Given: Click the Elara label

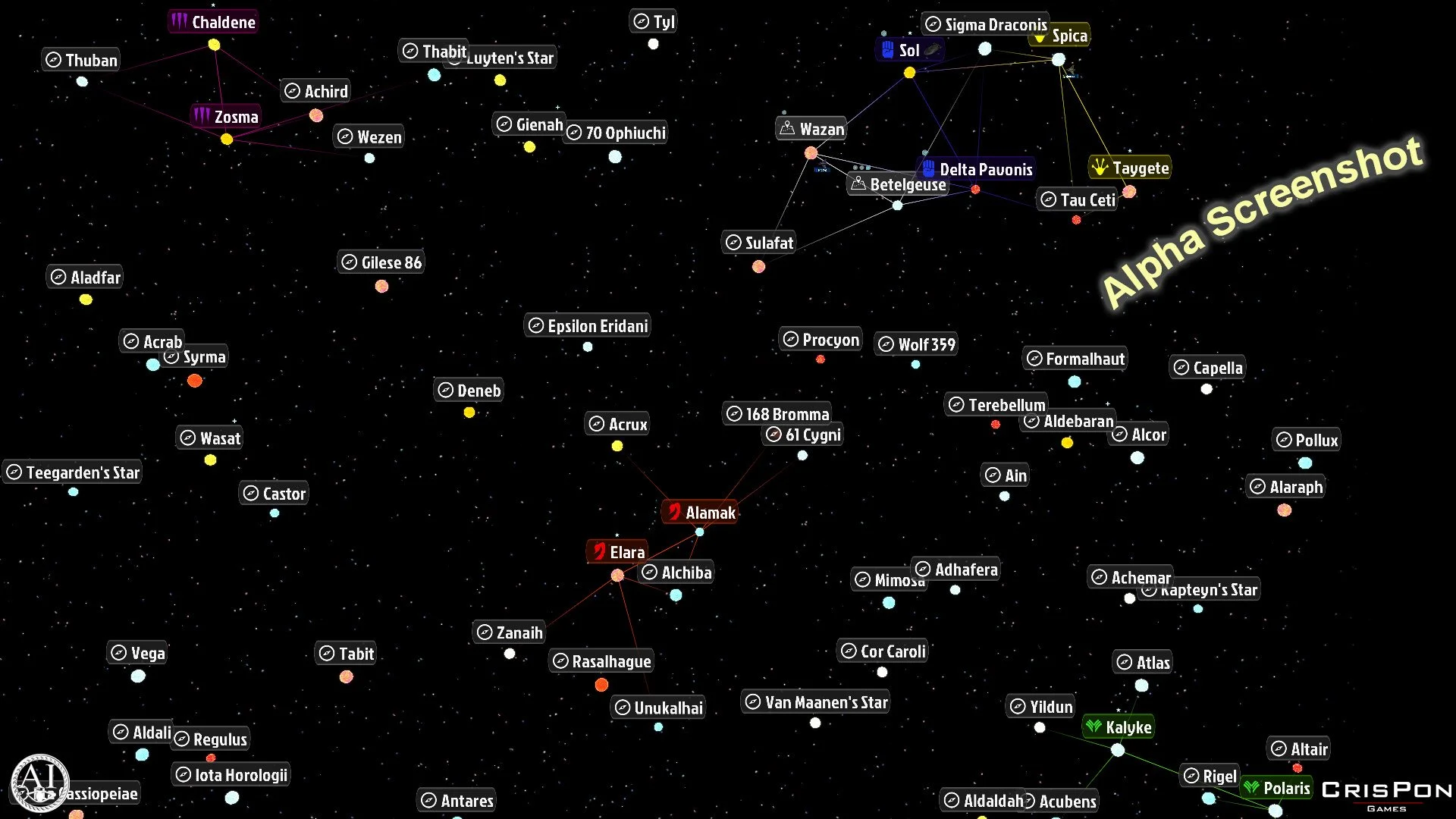Looking at the screenshot, I should click(617, 551).
